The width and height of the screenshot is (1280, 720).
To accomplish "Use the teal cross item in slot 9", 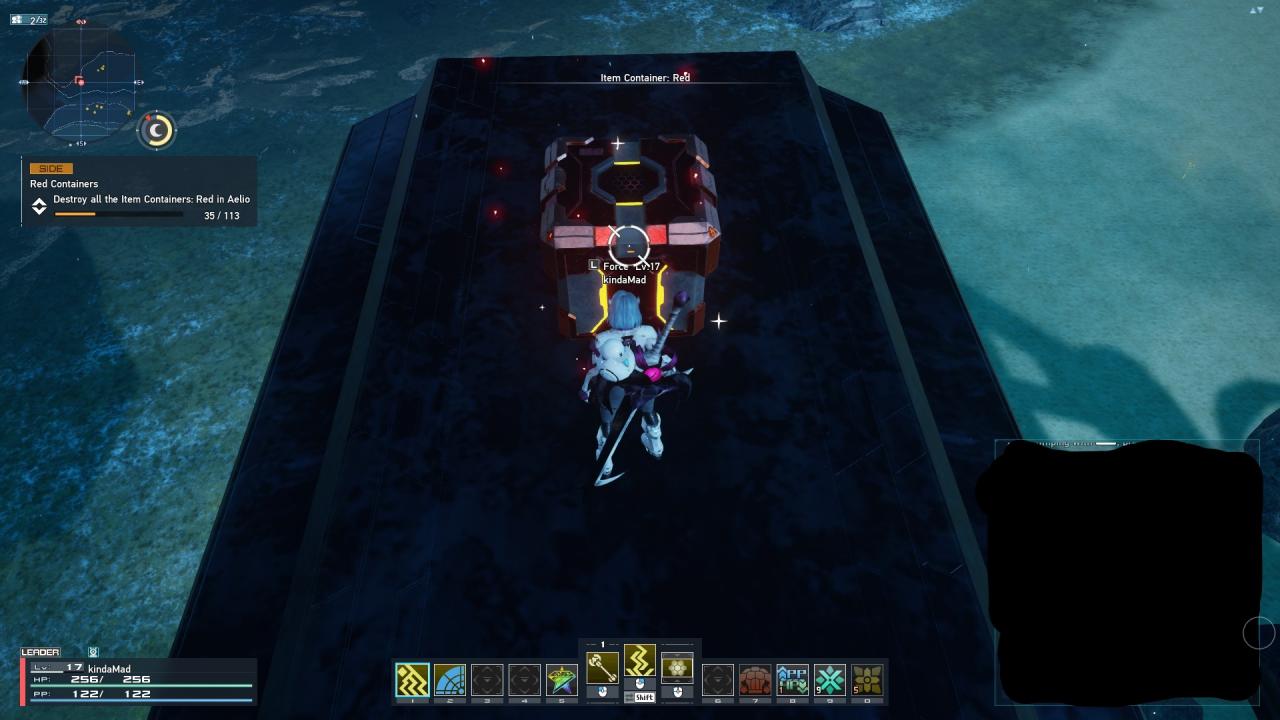I will click(829, 680).
